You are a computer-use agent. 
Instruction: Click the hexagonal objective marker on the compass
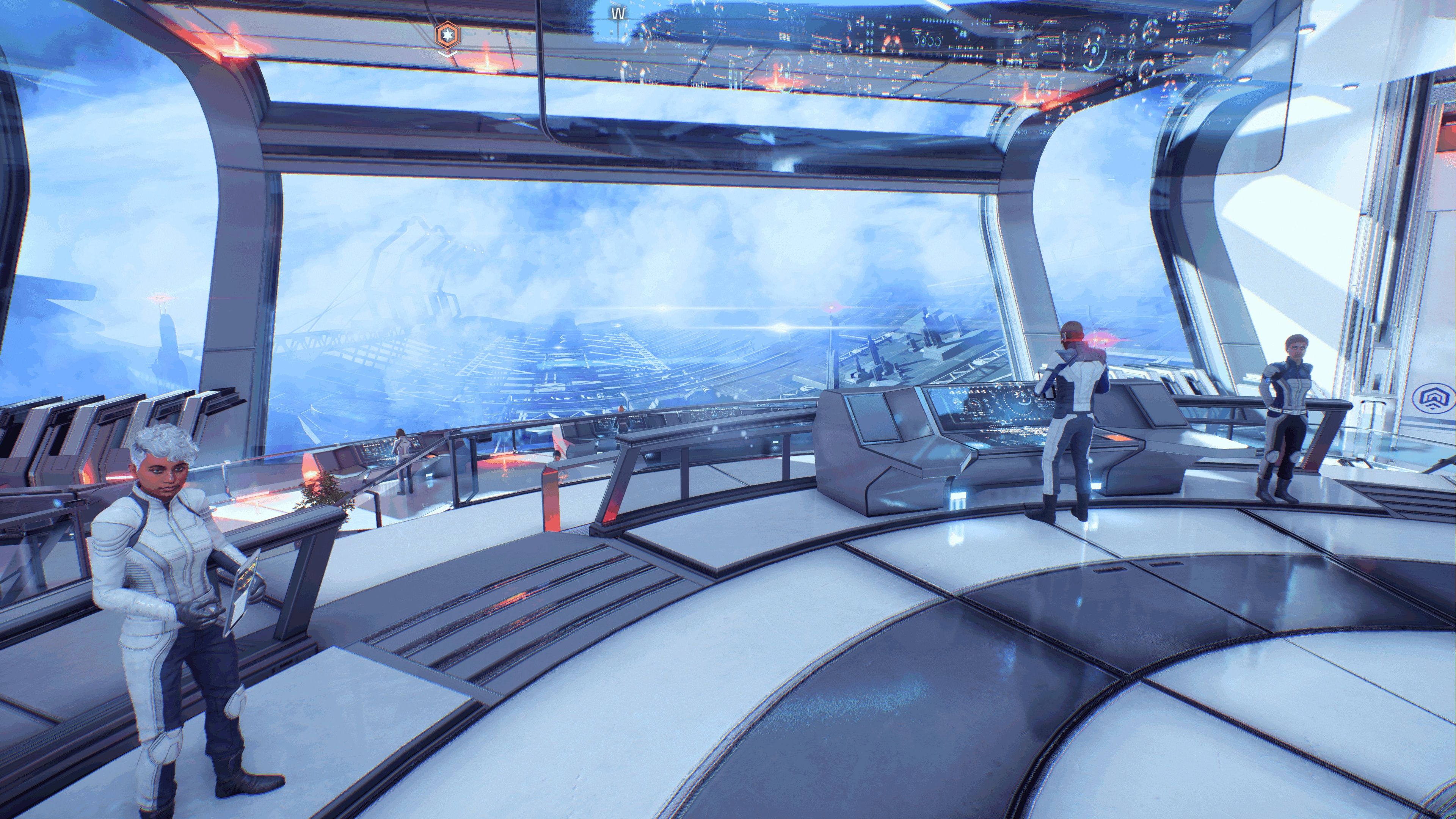coord(447,35)
